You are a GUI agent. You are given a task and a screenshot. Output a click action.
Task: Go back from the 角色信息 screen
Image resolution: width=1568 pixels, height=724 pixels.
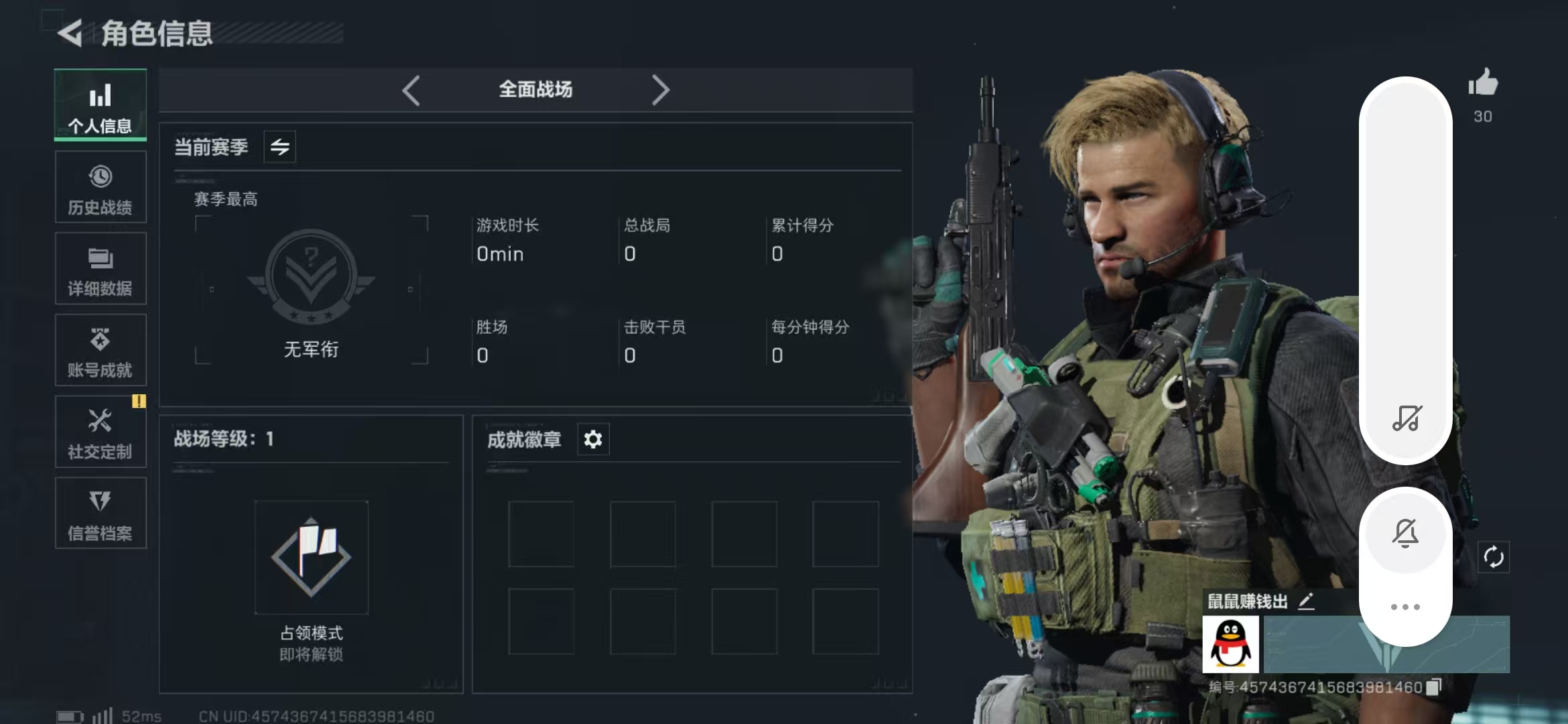click(70, 33)
